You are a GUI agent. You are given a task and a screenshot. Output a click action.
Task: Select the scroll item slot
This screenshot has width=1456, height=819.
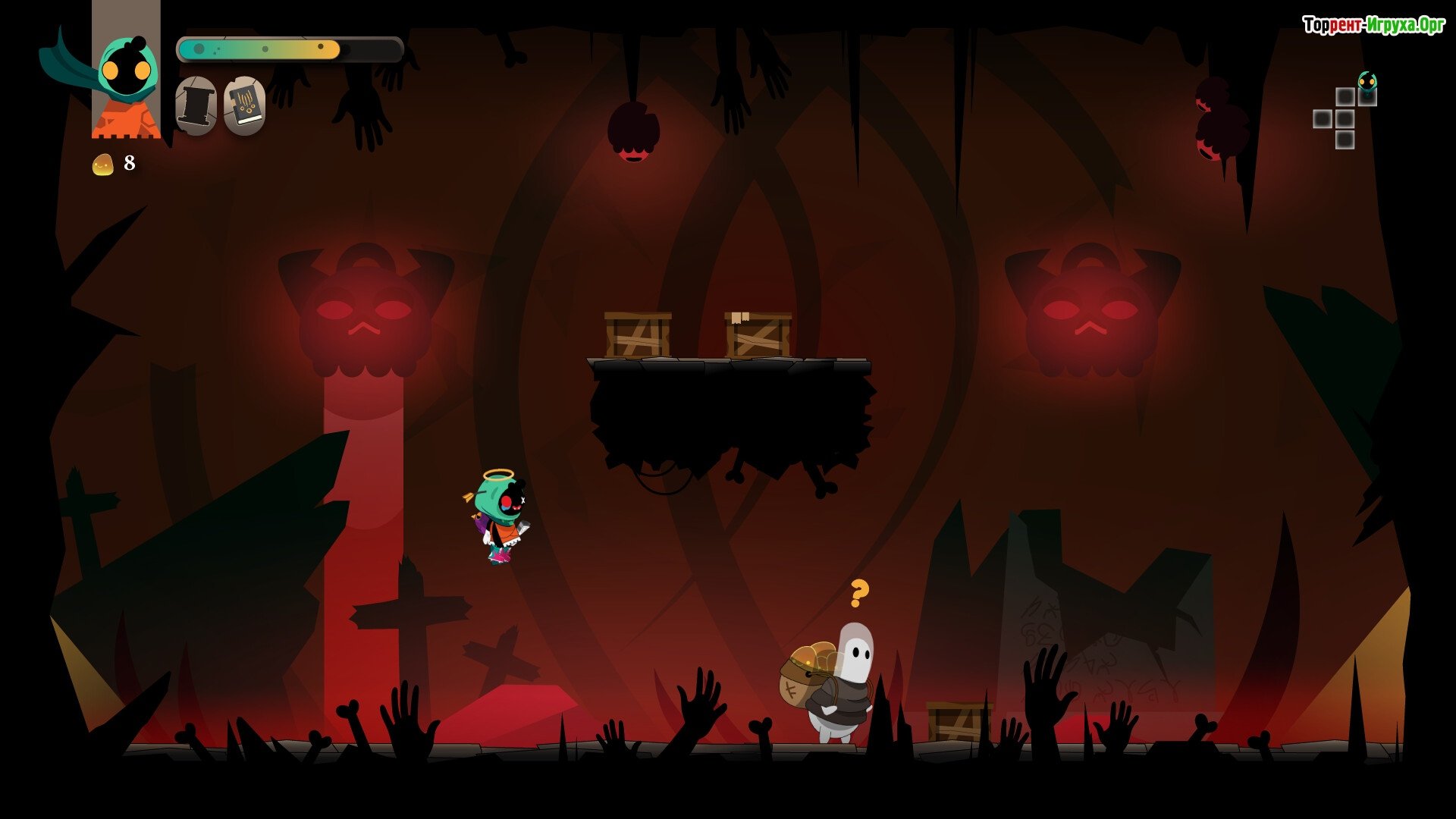pos(196,106)
